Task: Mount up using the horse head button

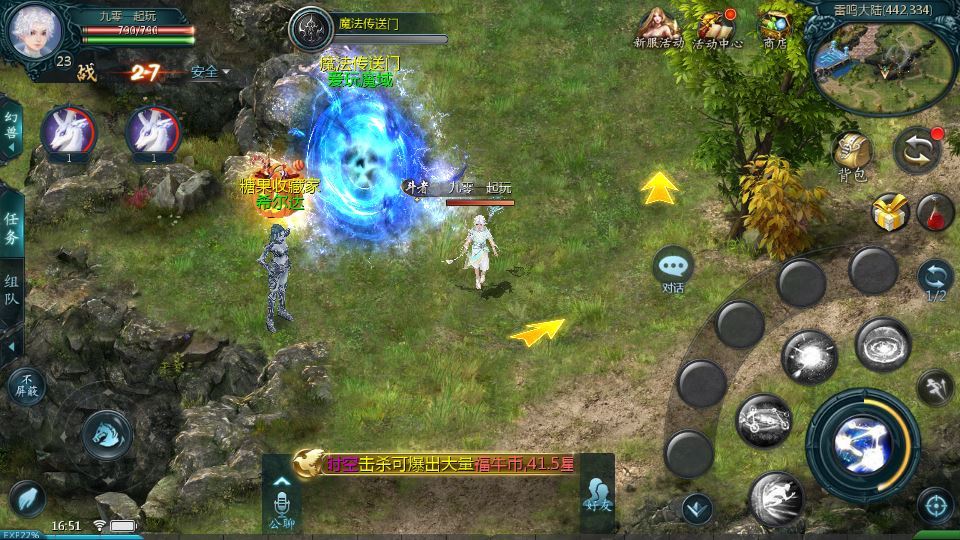Action: click(107, 435)
